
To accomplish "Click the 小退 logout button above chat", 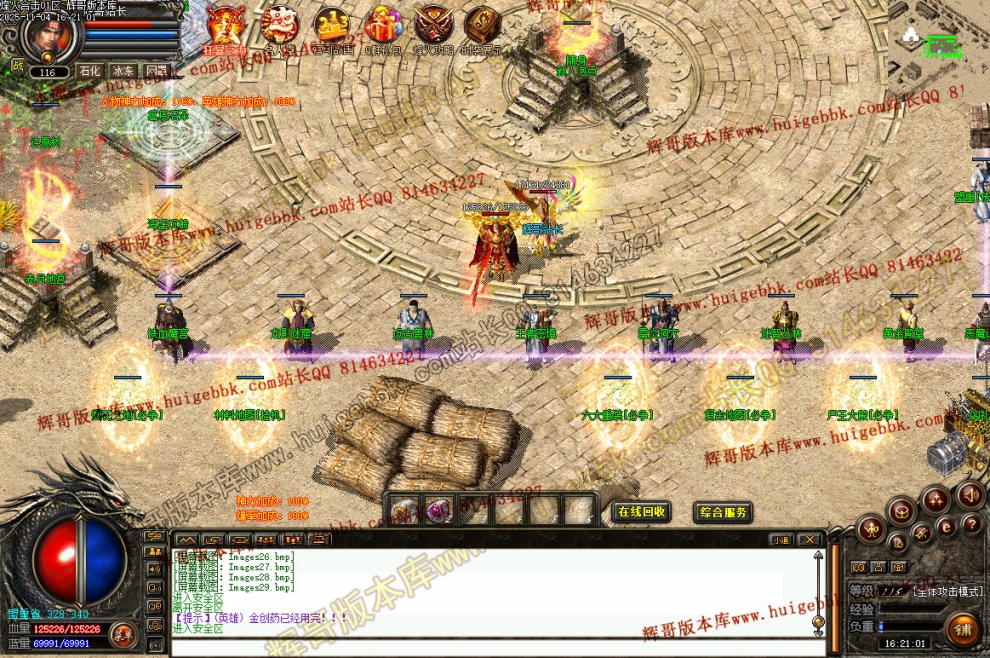I will (781, 540).
